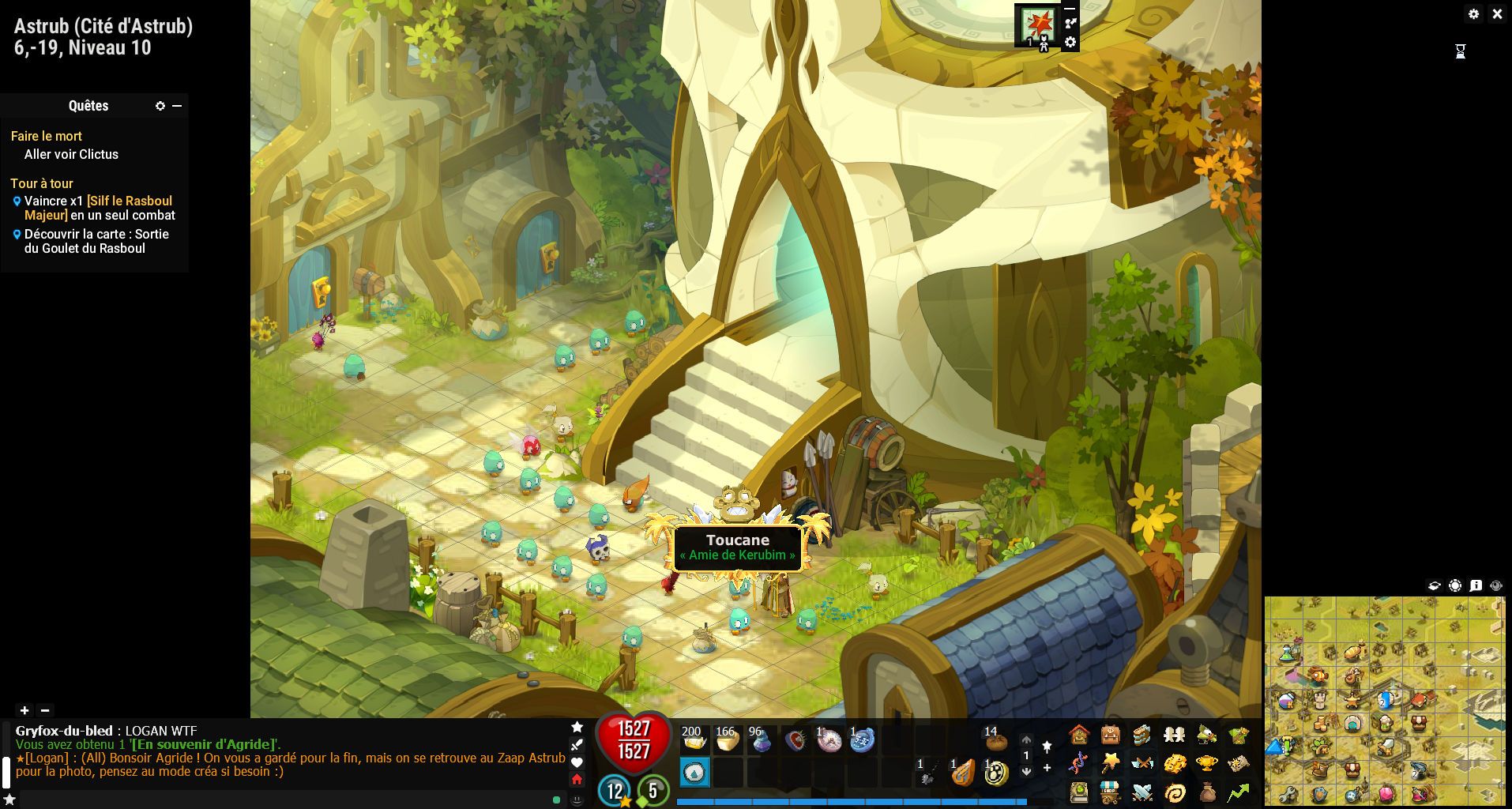The height and width of the screenshot is (809, 1512).
Task: Open the spells swirl icon
Action: (x=1175, y=792)
